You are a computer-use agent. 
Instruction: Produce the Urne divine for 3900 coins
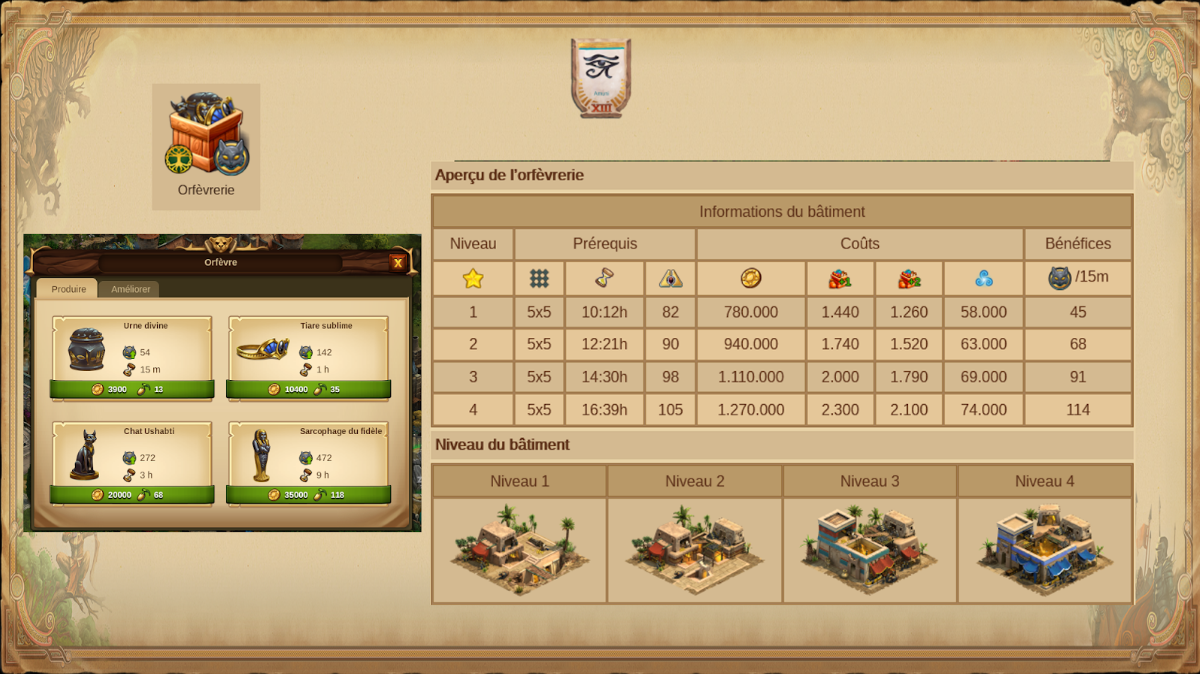coord(132,389)
